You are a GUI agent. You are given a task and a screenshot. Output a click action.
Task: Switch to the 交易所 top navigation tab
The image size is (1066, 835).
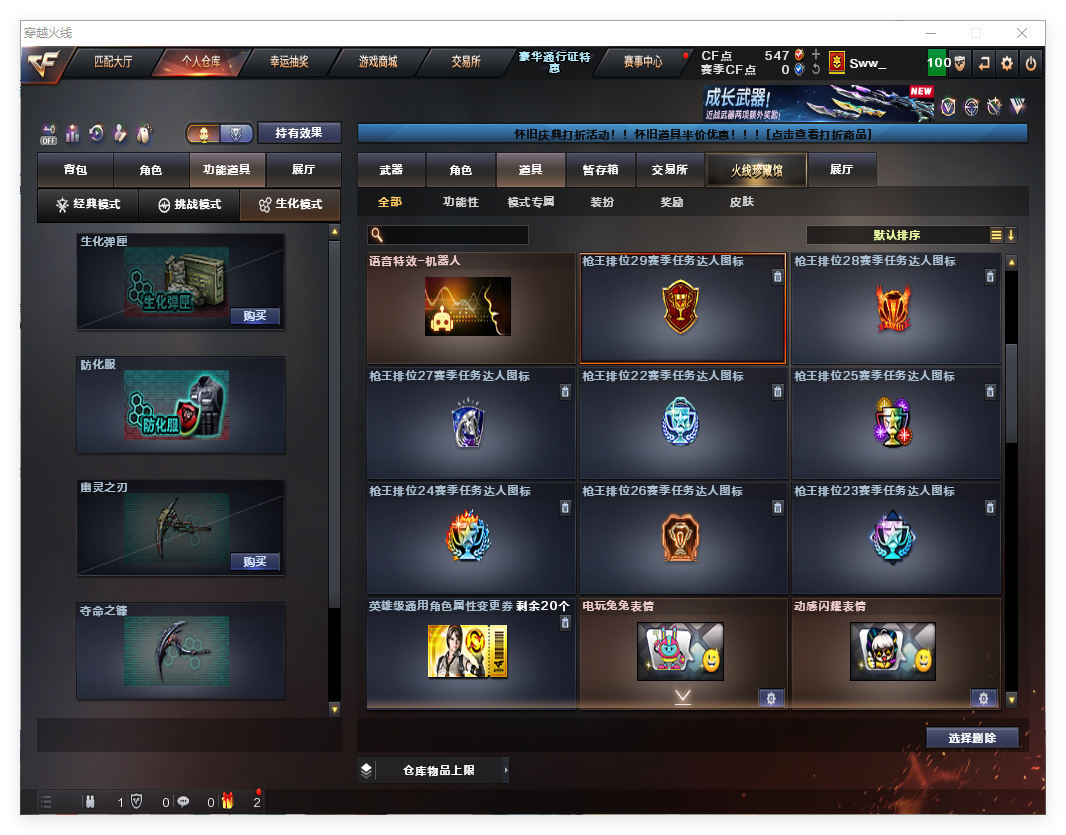click(x=466, y=62)
